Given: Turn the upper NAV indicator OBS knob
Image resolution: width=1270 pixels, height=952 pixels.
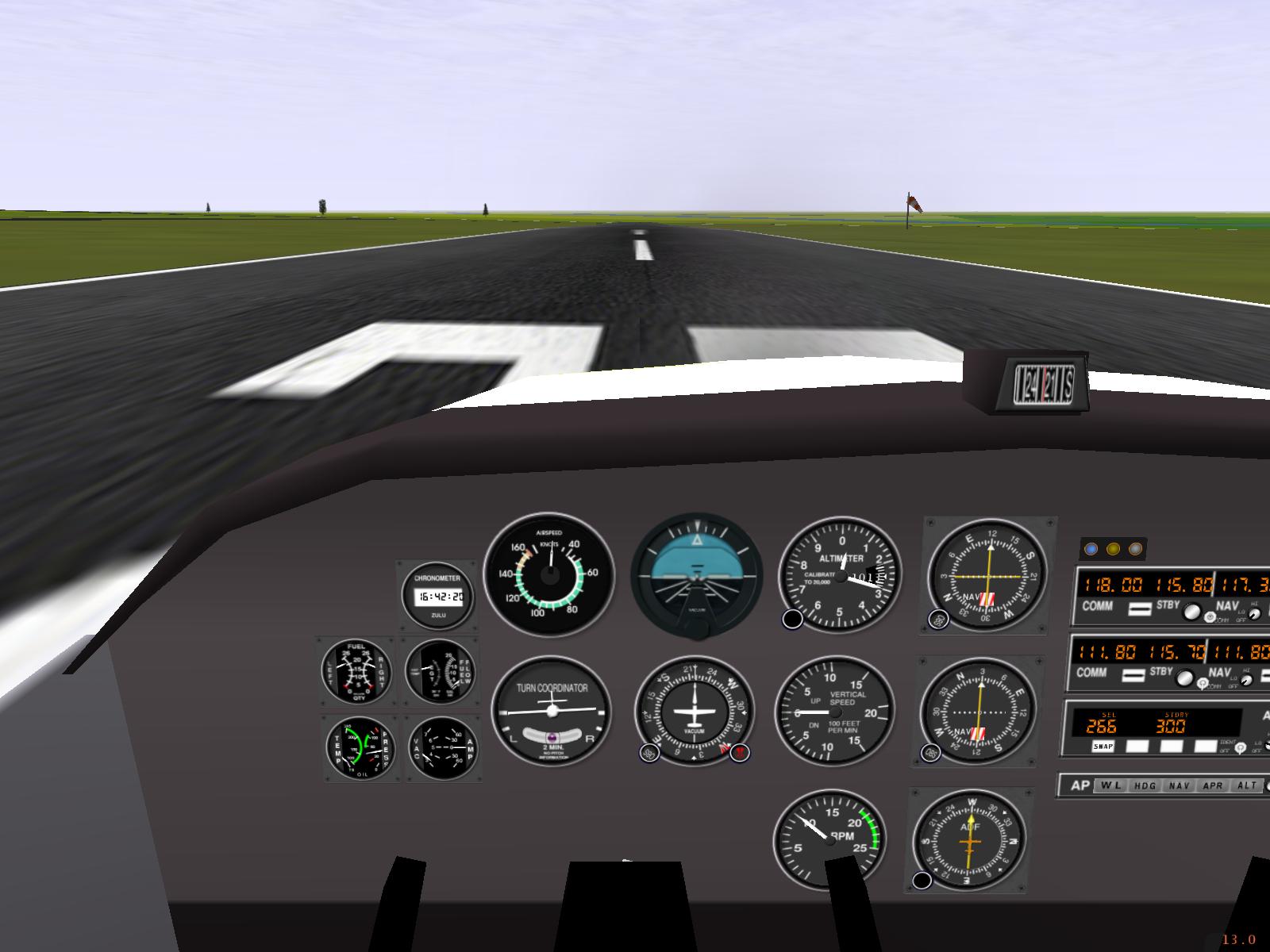Looking at the screenshot, I should tap(938, 620).
